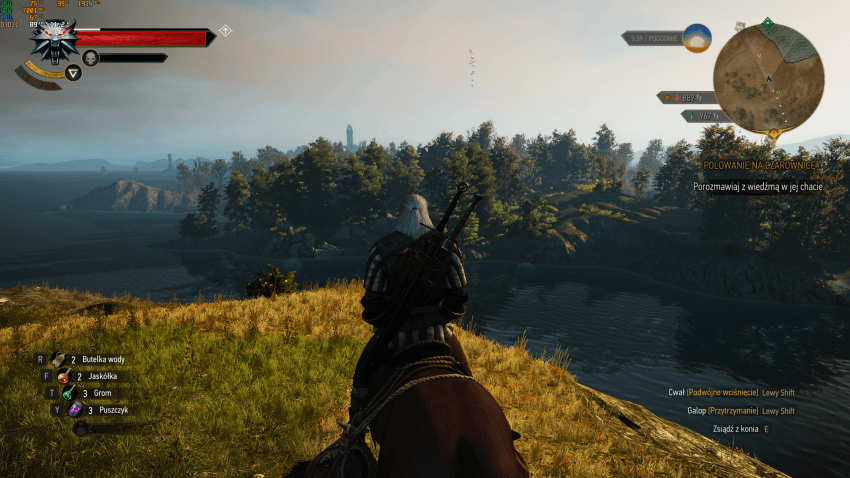Image resolution: width=850 pixels, height=478 pixels.
Task: Select the active sign icon below medallion
Action: 73,73
